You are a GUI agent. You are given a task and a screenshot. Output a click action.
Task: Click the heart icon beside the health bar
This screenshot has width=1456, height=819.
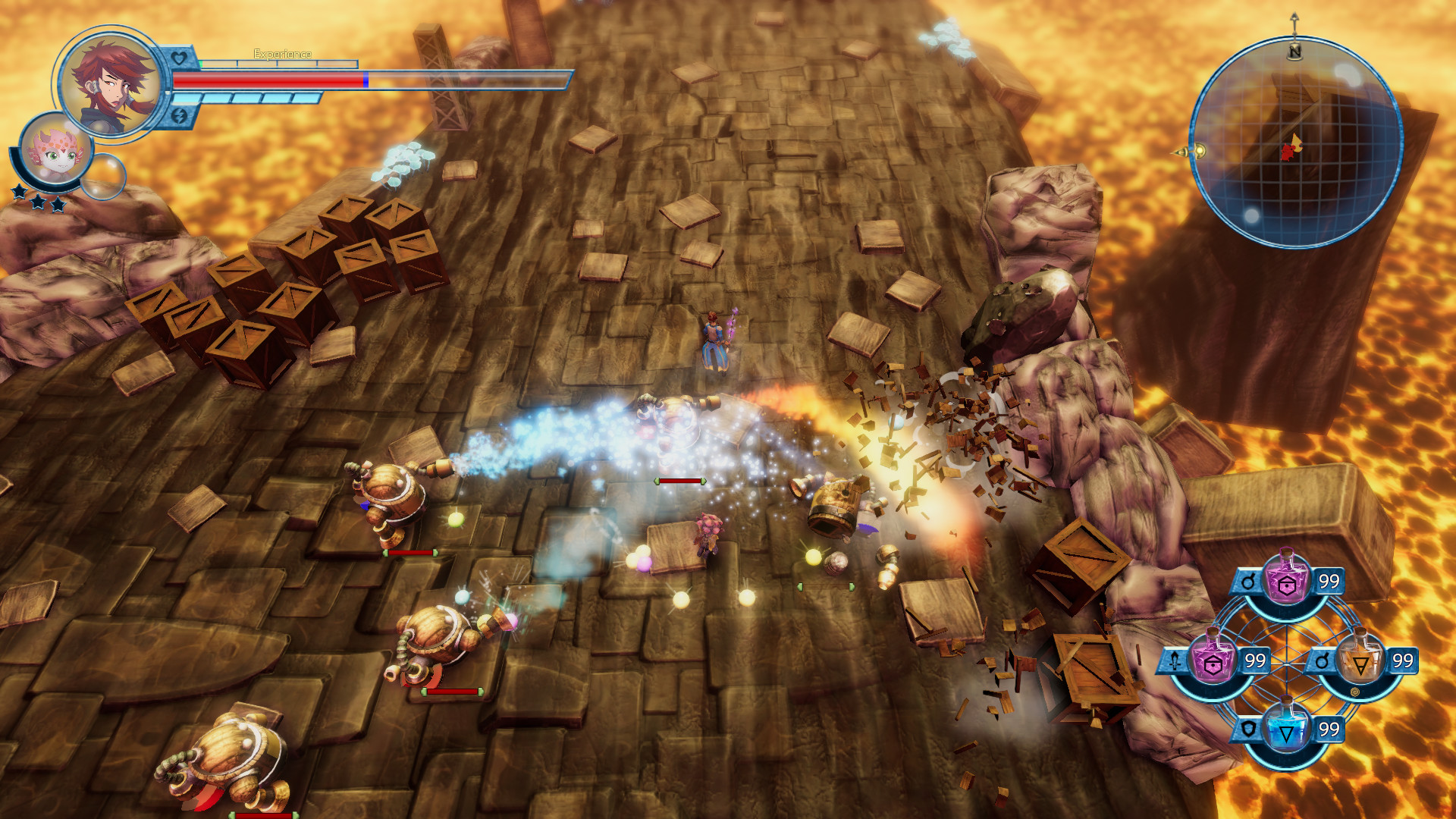tap(178, 56)
